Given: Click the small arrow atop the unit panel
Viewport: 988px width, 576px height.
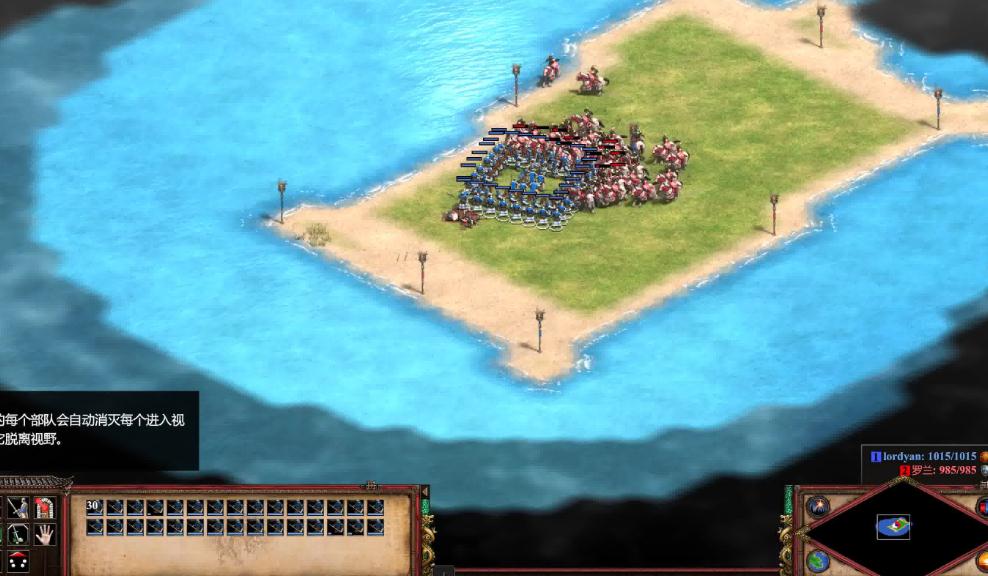Looking at the screenshot, I should 424,491.
